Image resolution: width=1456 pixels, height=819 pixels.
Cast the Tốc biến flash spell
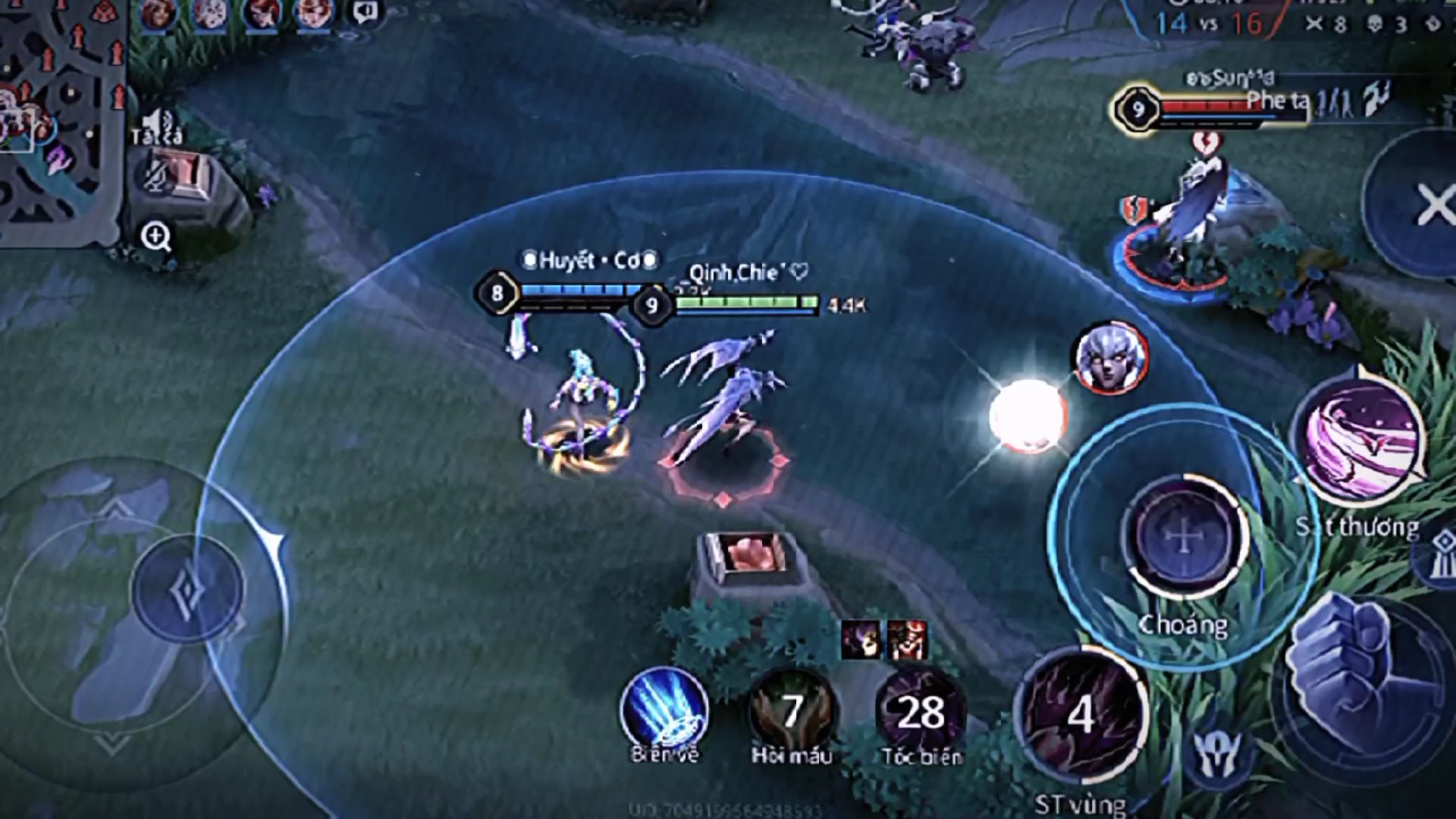click(x=920, y=711)
